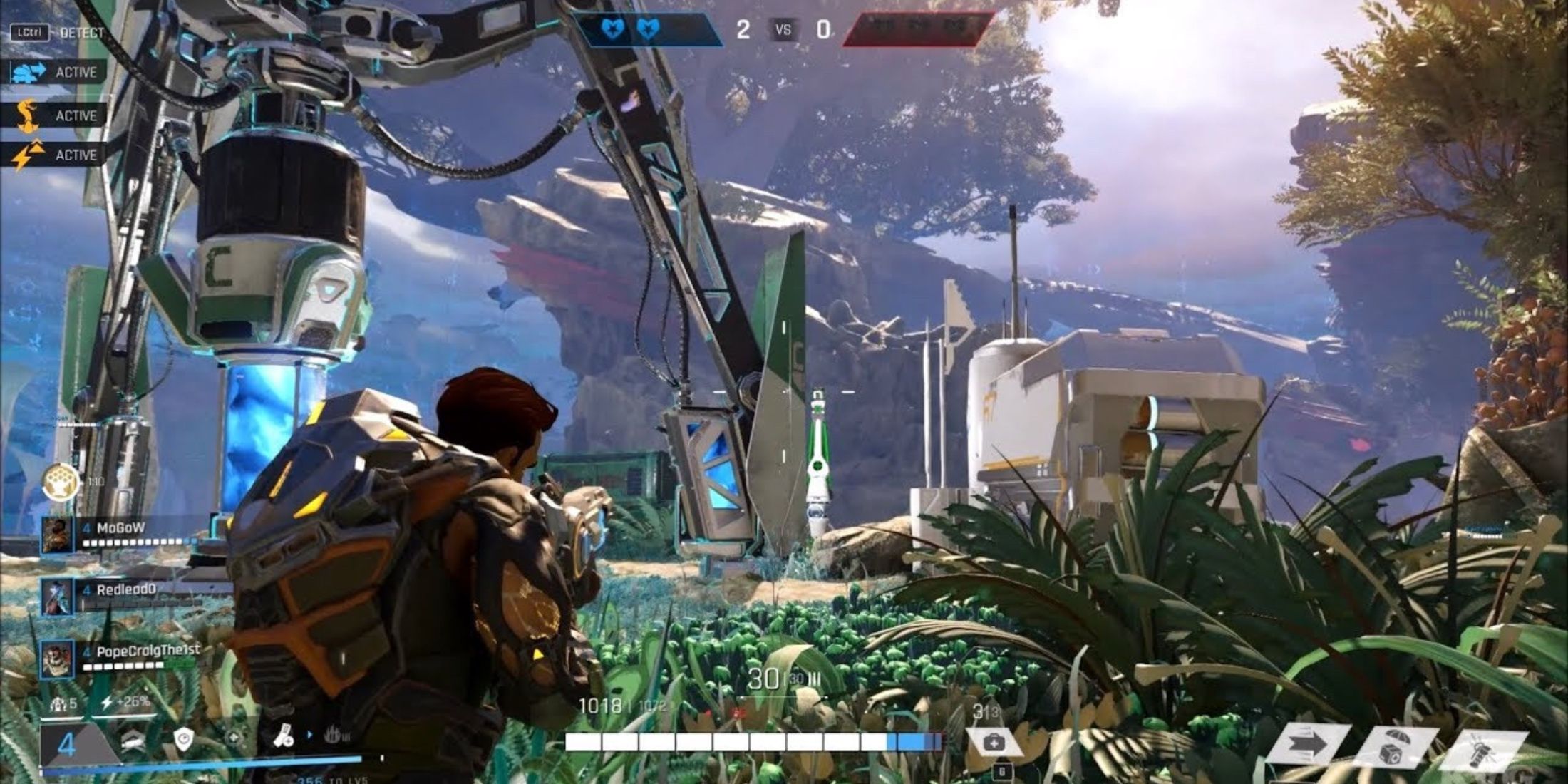Click the shield badge icon near the level indicator
The height and width of the screenshot is (784, 1568).
coord(185,737)
